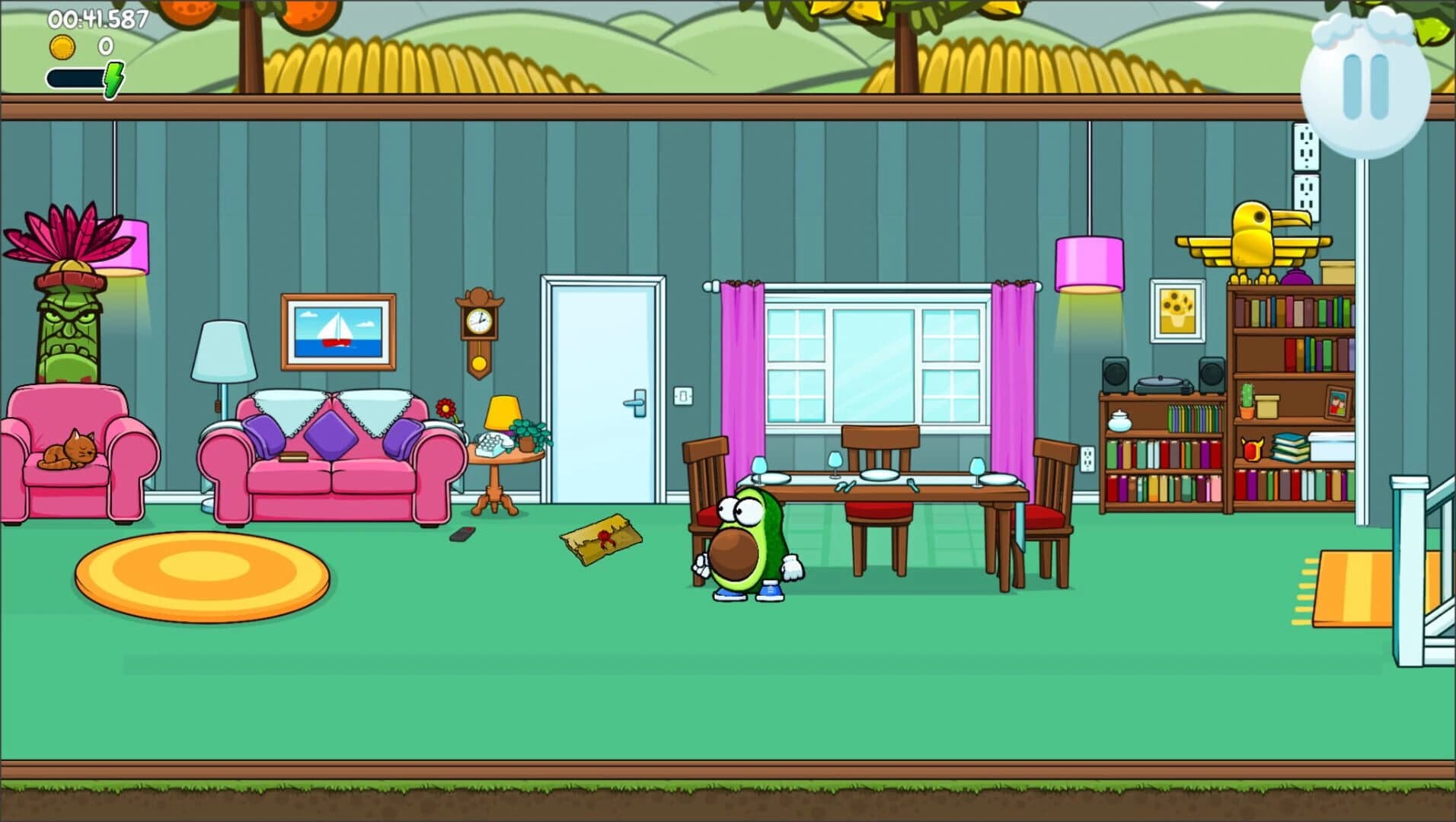Toggle the light switch beside the door
Image resolution: width=1456 pixels, height=822 pixels.
(683, 396)
